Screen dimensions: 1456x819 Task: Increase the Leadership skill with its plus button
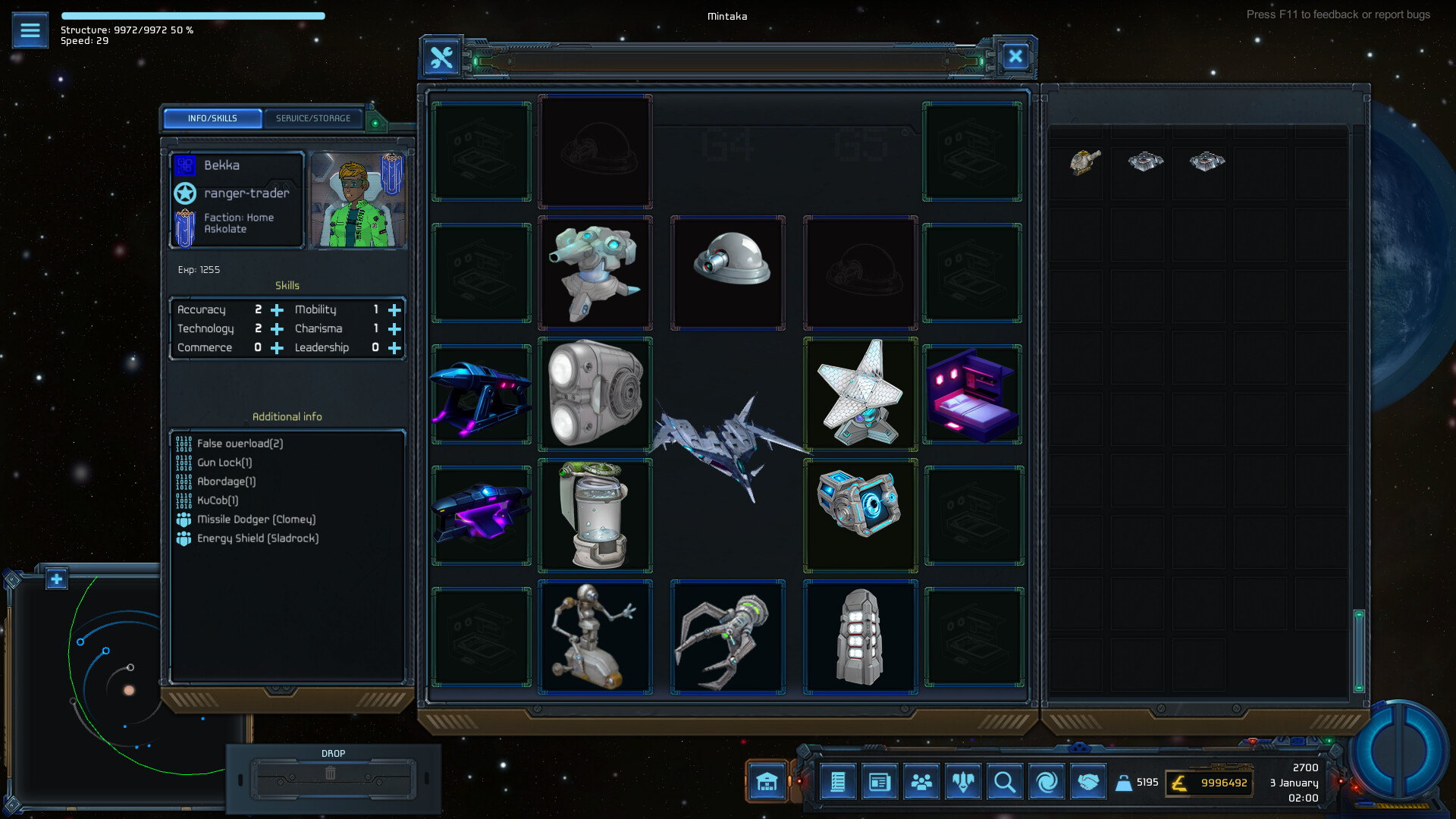(394, 348)
